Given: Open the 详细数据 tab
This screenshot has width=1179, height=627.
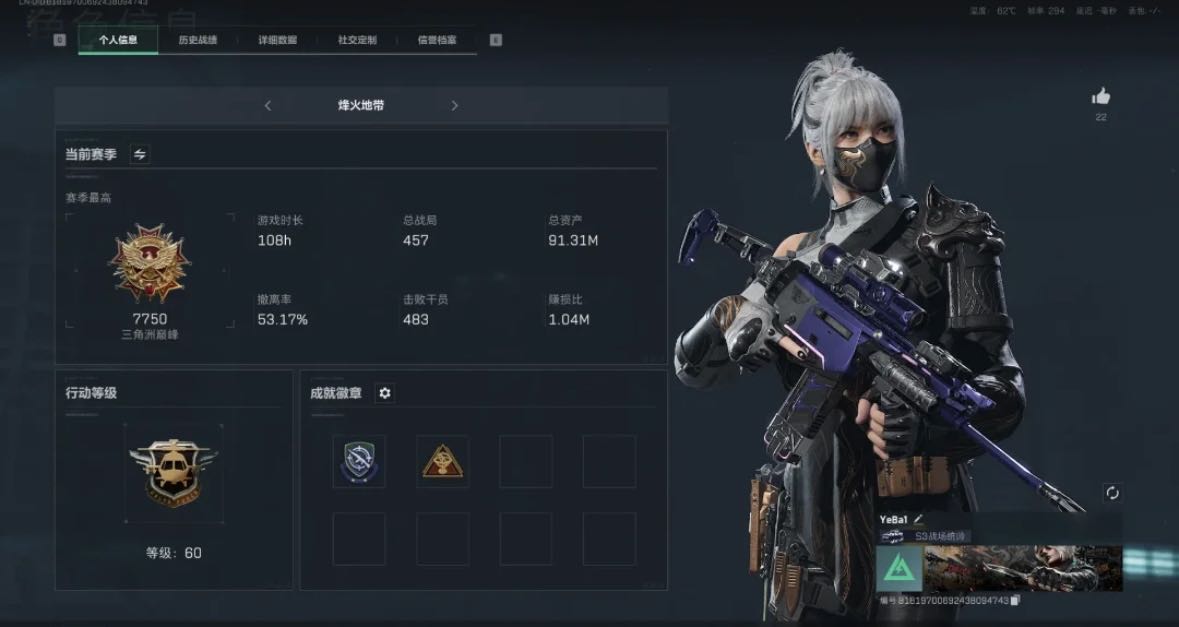Looking at the screenshot, I should [x=277, y=40].
